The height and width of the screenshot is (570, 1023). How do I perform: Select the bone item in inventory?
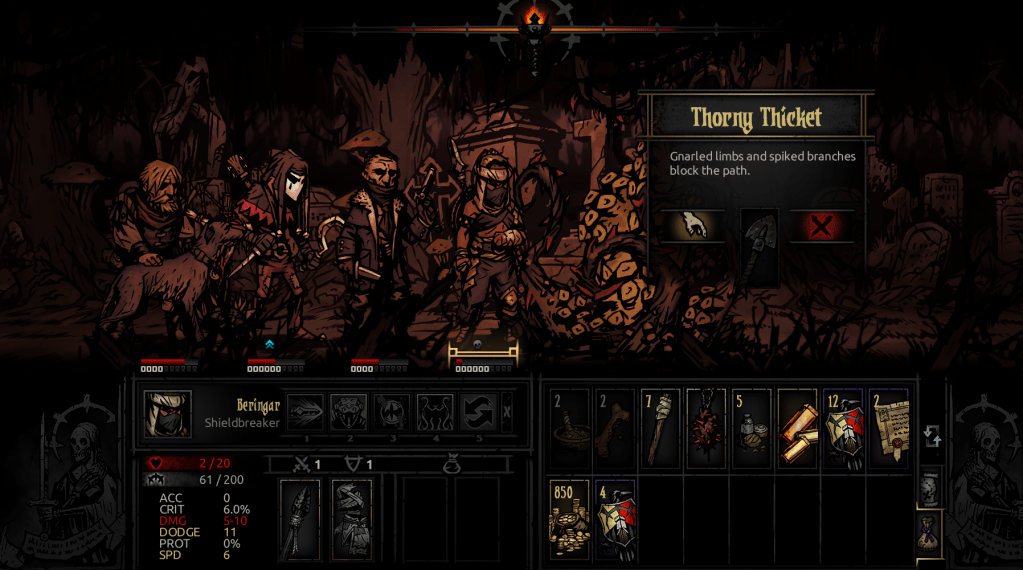point(614,430)
